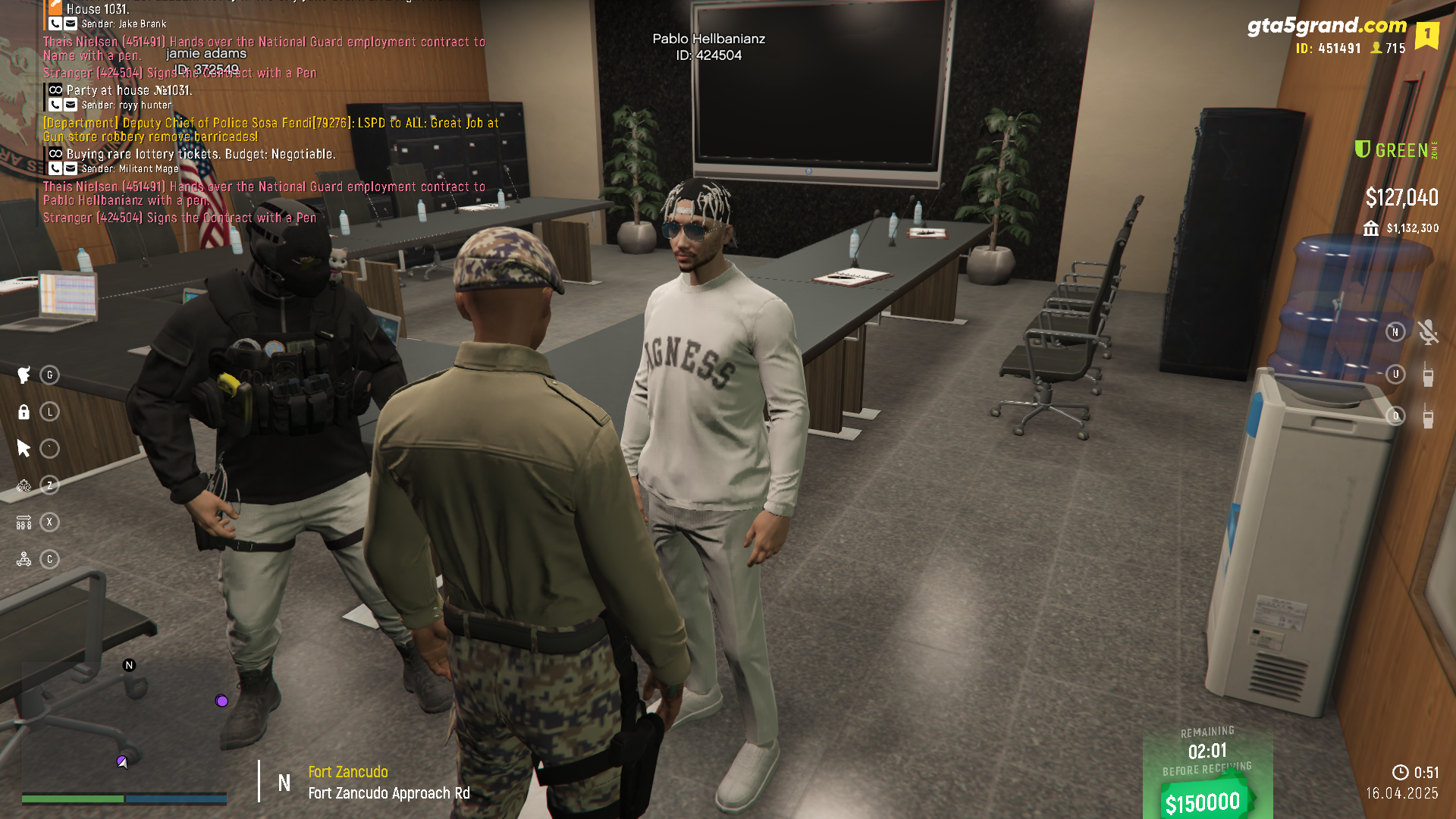Viewport: 1456px width, 819px height.
Task: Select the handcuffs icon
Action: (x=24, y=485)
